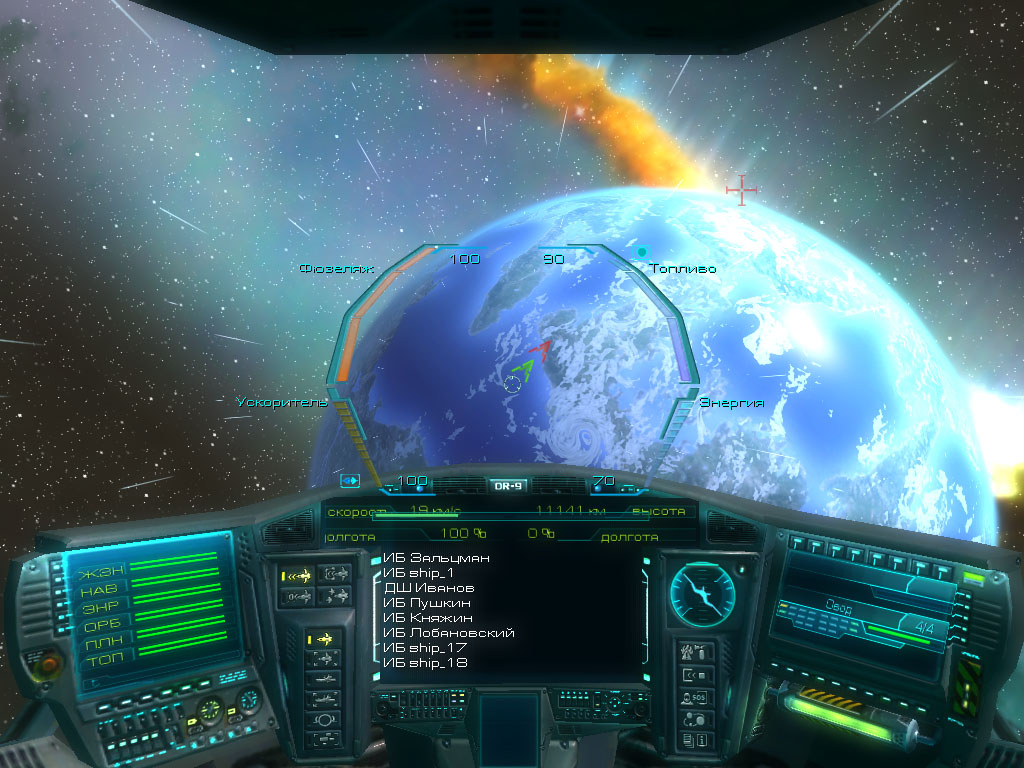Click the circular ship attitude gauge
1024x768 pixels.
[702, 591]
